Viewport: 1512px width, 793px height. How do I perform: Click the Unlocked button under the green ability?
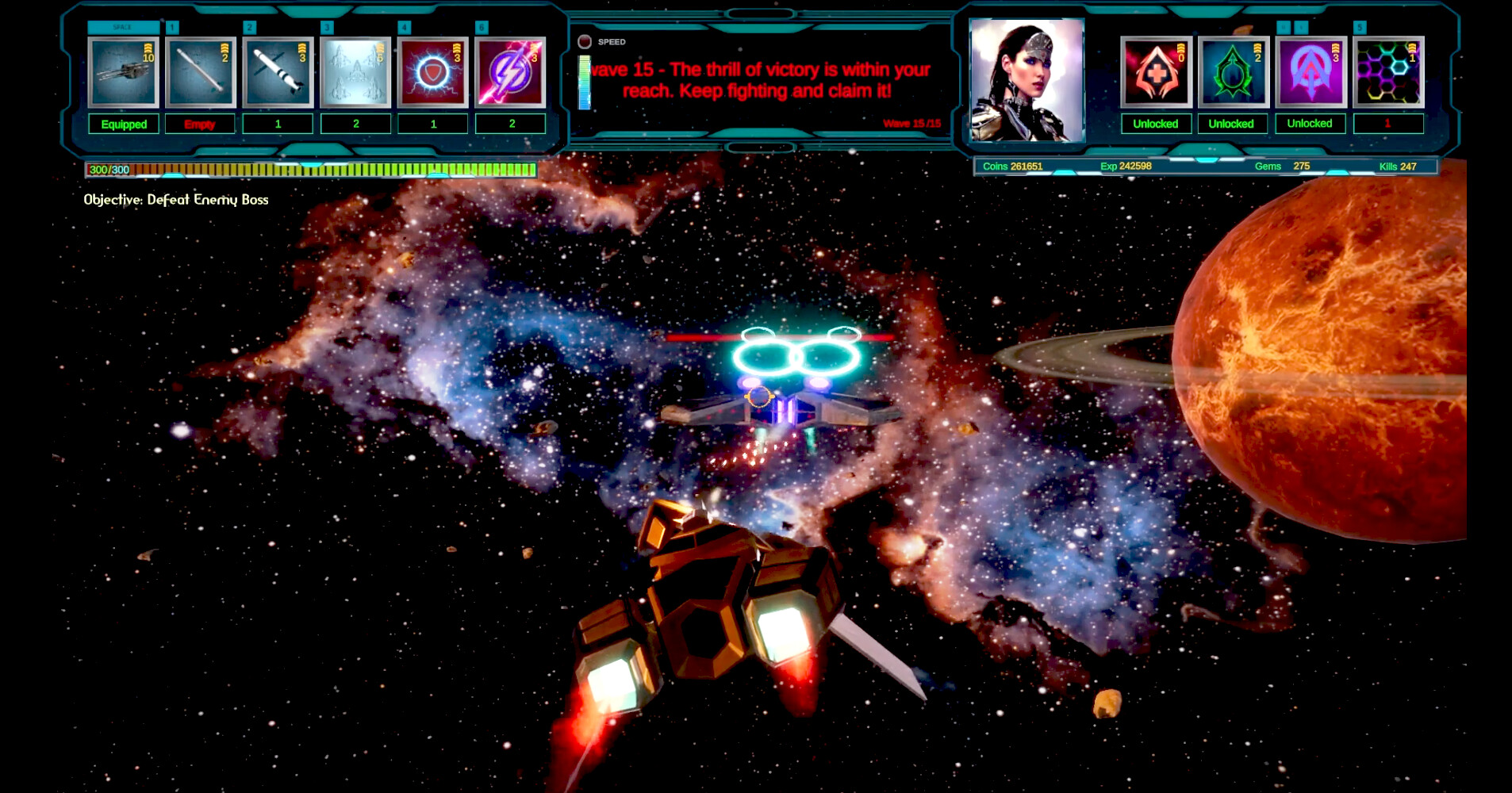pyautogui.click(x=1231, y=124)
